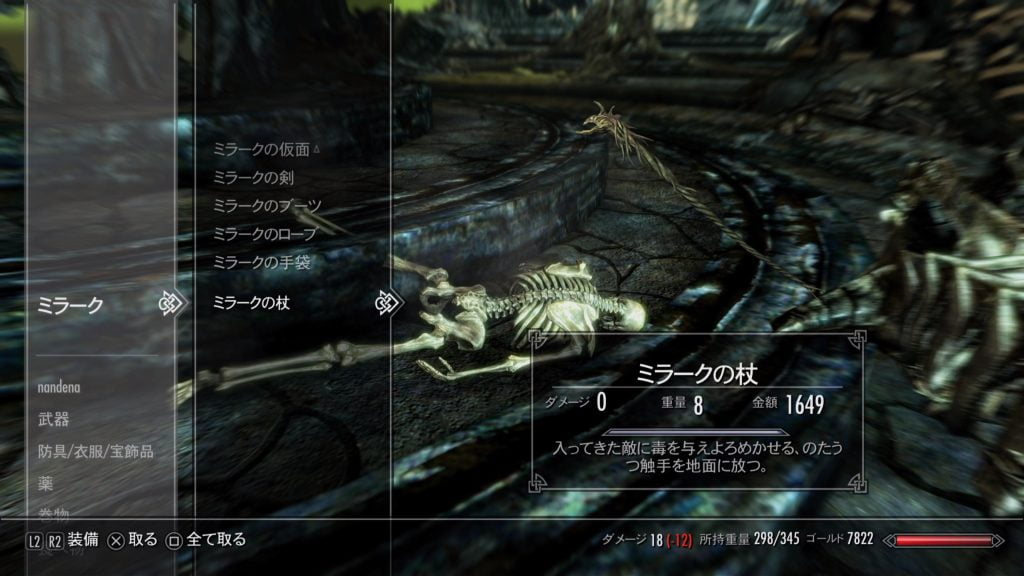Switch to the 薬 category
This screenshot has height=576, width=1024.
click(x=46, y=484)
